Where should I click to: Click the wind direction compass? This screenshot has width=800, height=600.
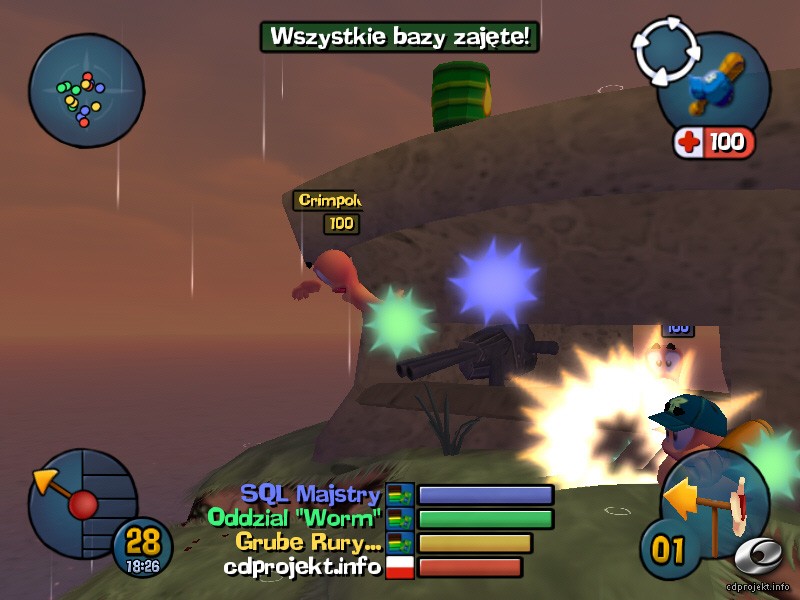[80, 498]
